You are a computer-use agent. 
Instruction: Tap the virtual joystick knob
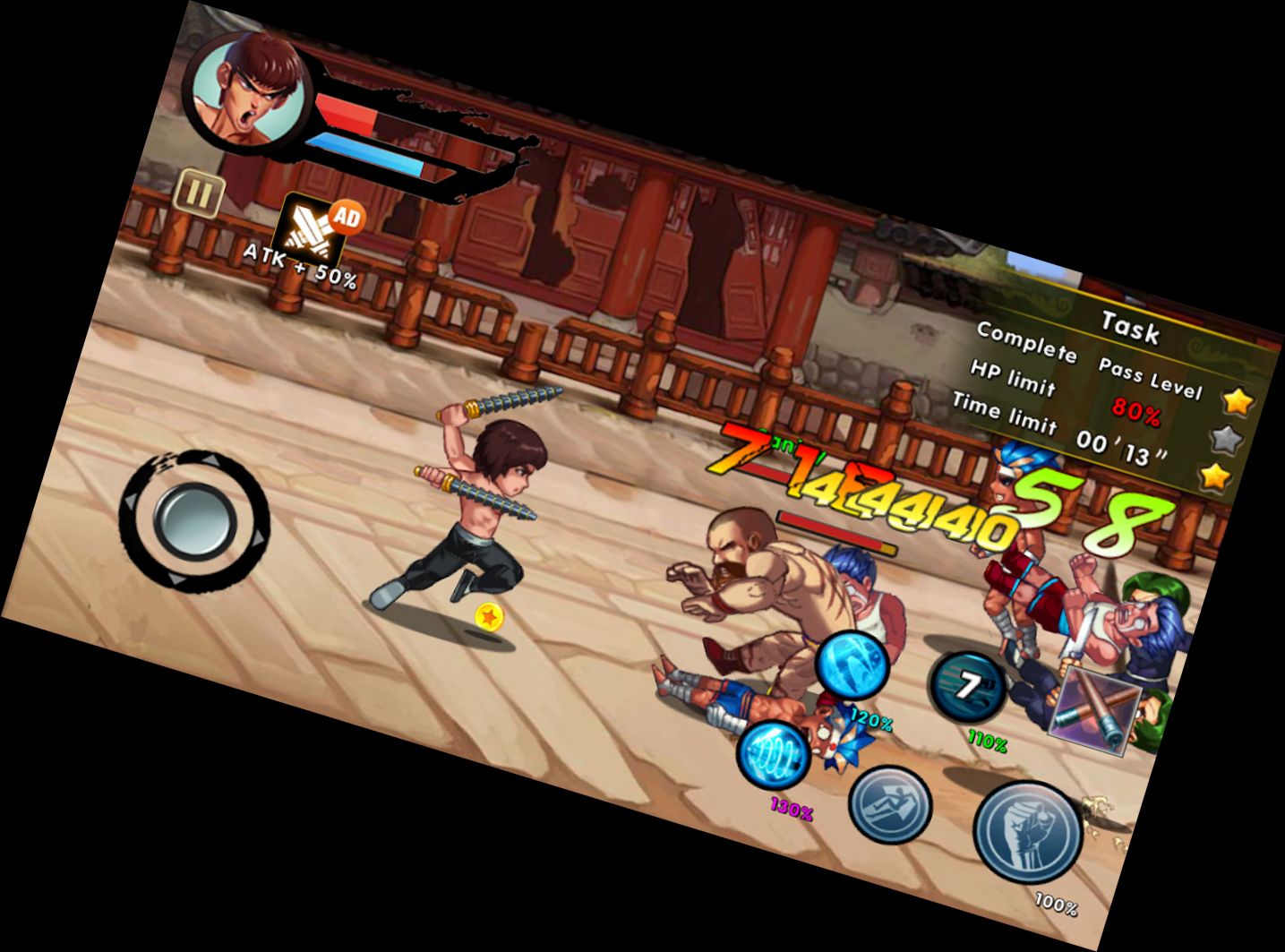click(194, 519)
